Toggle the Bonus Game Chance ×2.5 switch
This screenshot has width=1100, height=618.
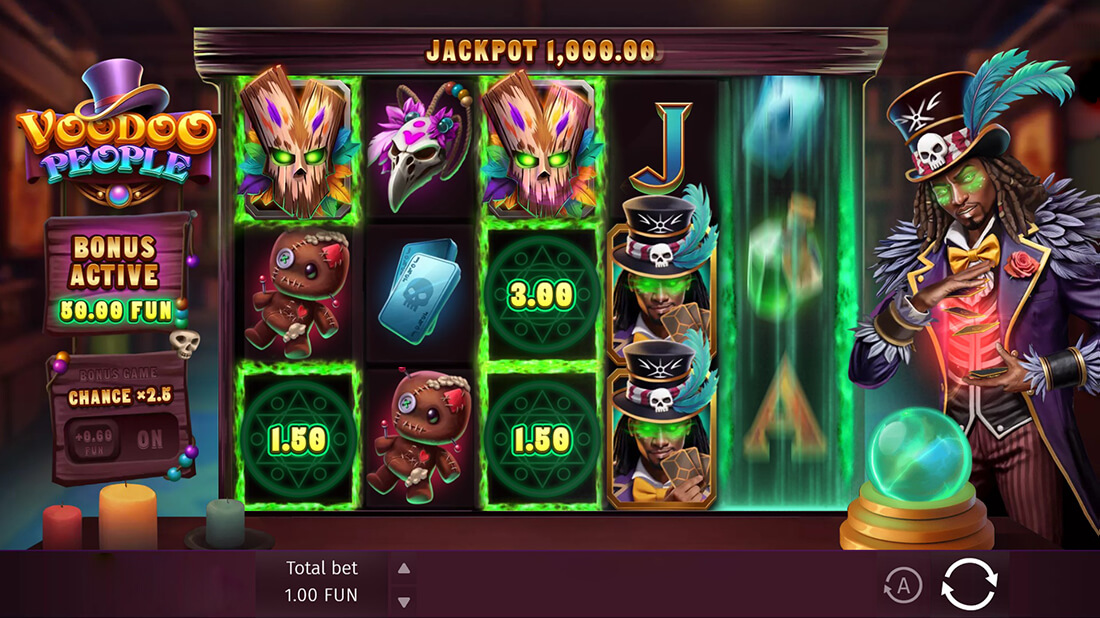click(122, 439)
